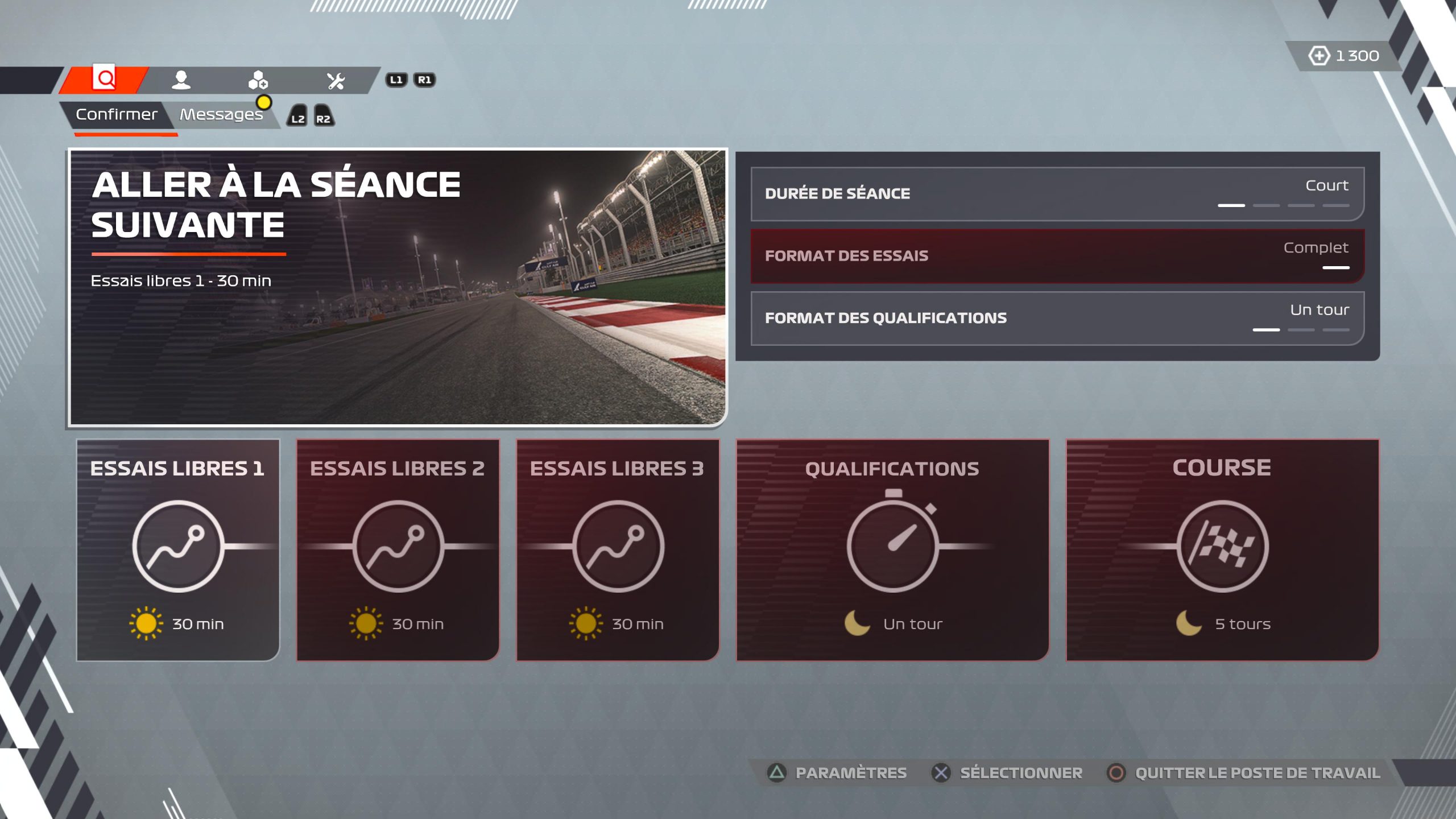This screenshot has width=1456, height=819.
Task: Select the 'Aller à la séance suivante' panel
Action: pyautogui.click(x=397, y=287)
